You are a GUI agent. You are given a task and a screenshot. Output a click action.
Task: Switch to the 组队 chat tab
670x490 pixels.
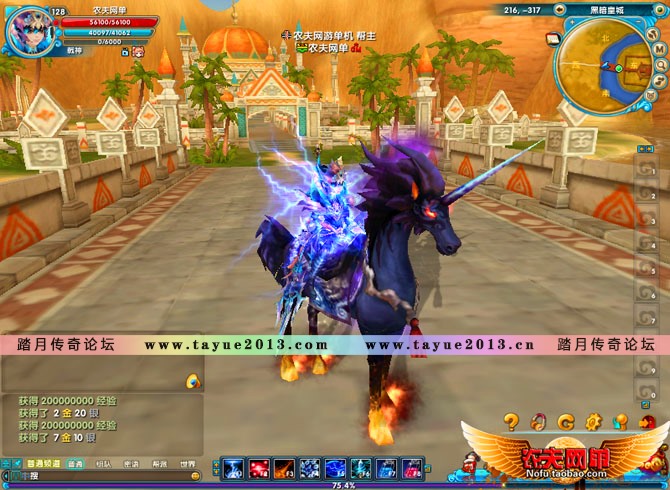[x=103, y=464]
